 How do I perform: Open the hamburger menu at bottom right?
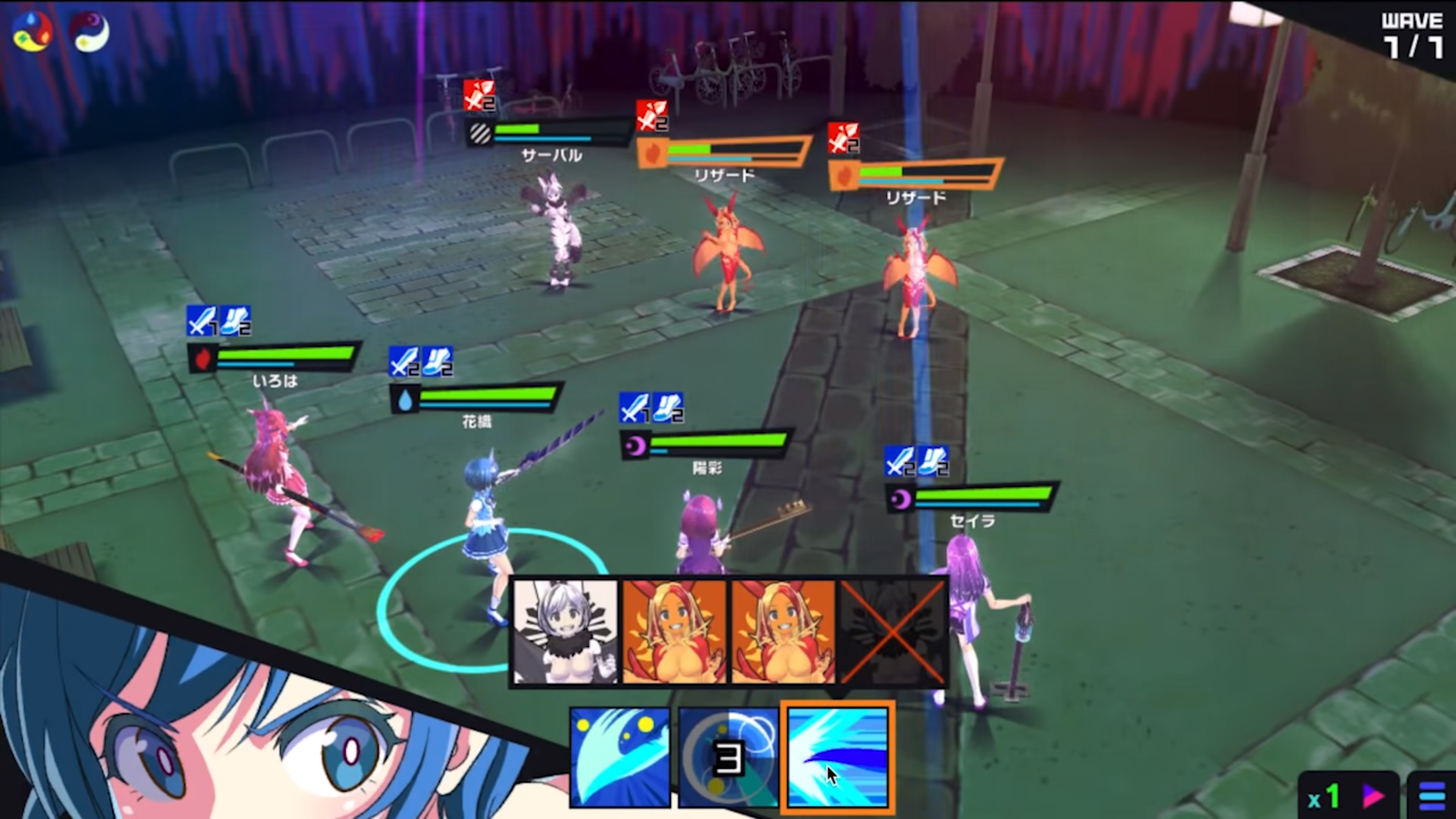click(x=1432, y=794)
